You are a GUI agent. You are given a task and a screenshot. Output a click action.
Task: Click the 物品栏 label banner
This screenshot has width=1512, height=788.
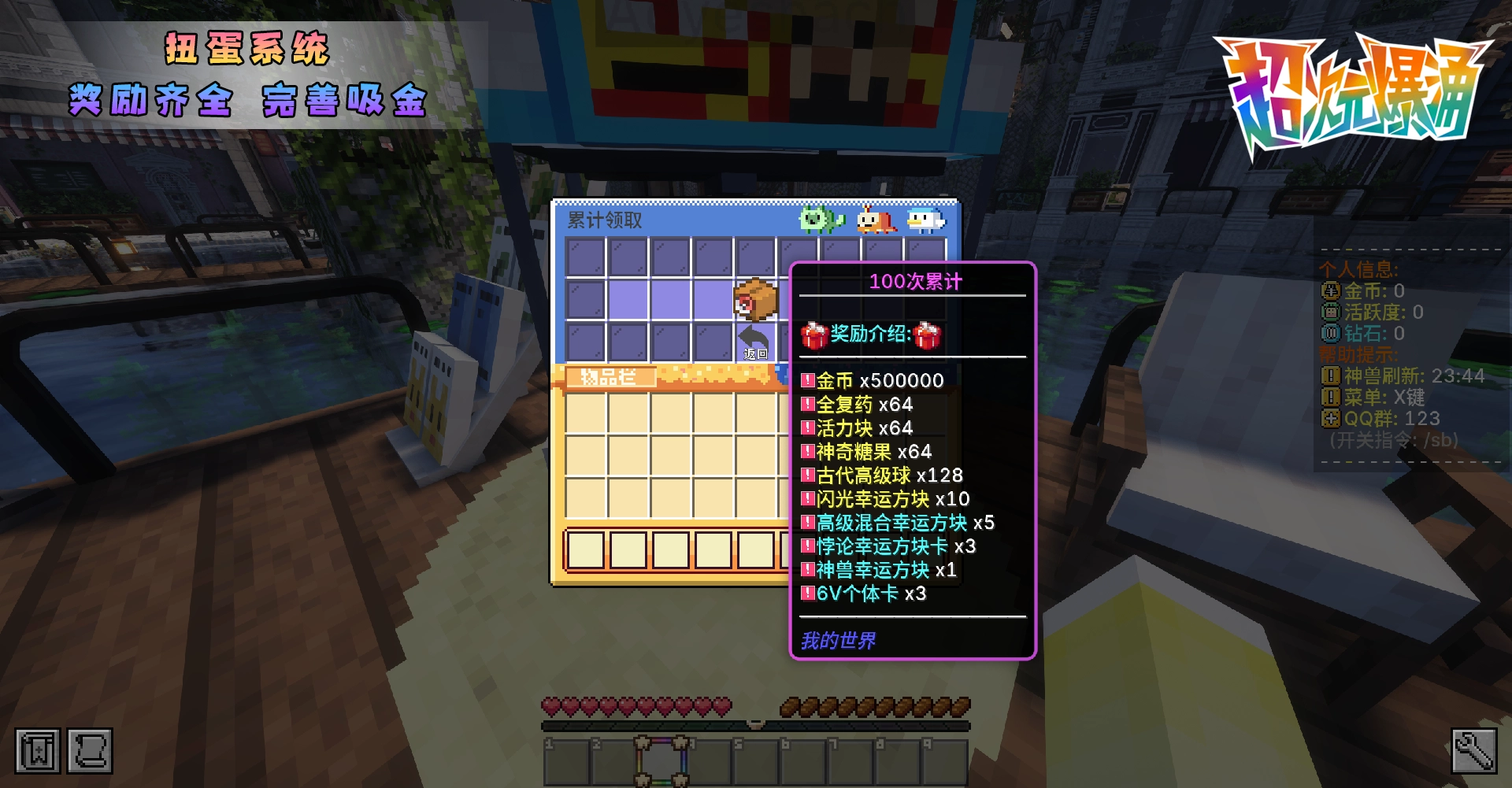click(610, 376)
